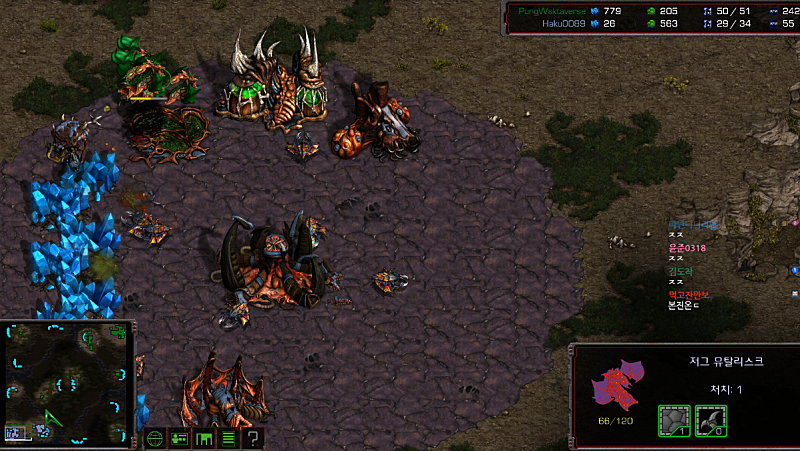Click the globe icon button beside minimap

click(x=155, y=438)
